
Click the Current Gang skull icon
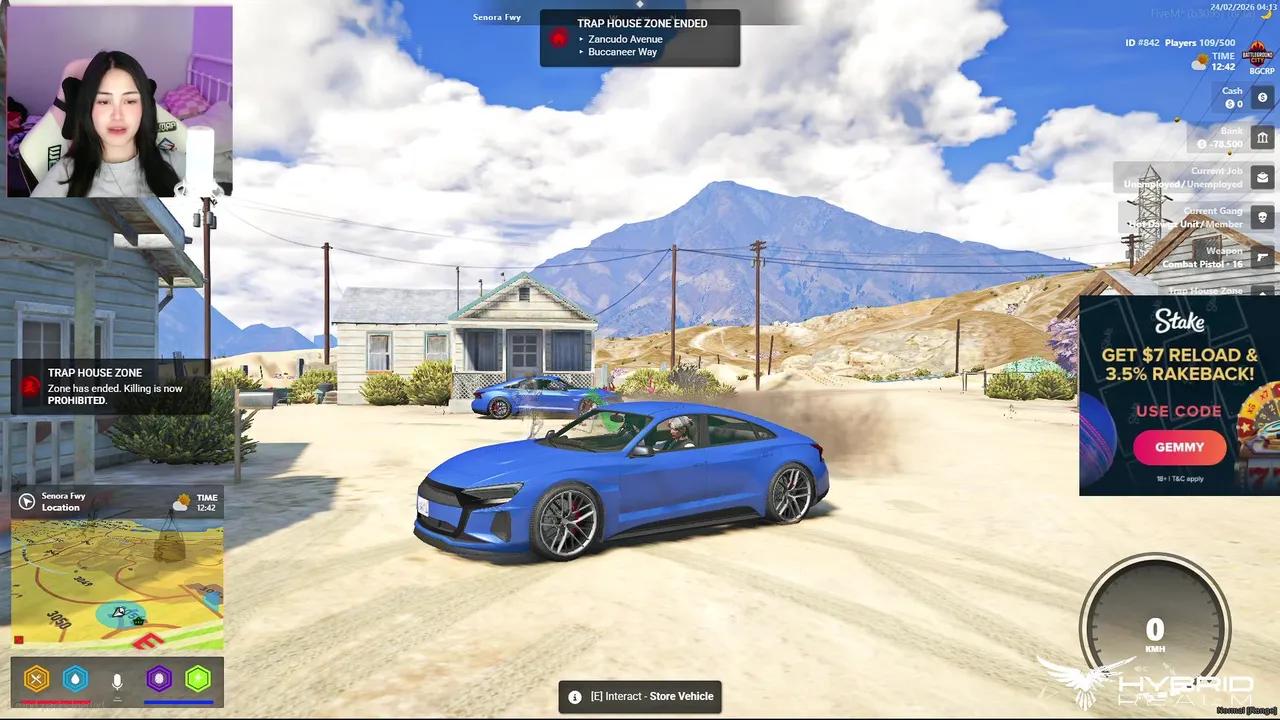coord(1262,217)
